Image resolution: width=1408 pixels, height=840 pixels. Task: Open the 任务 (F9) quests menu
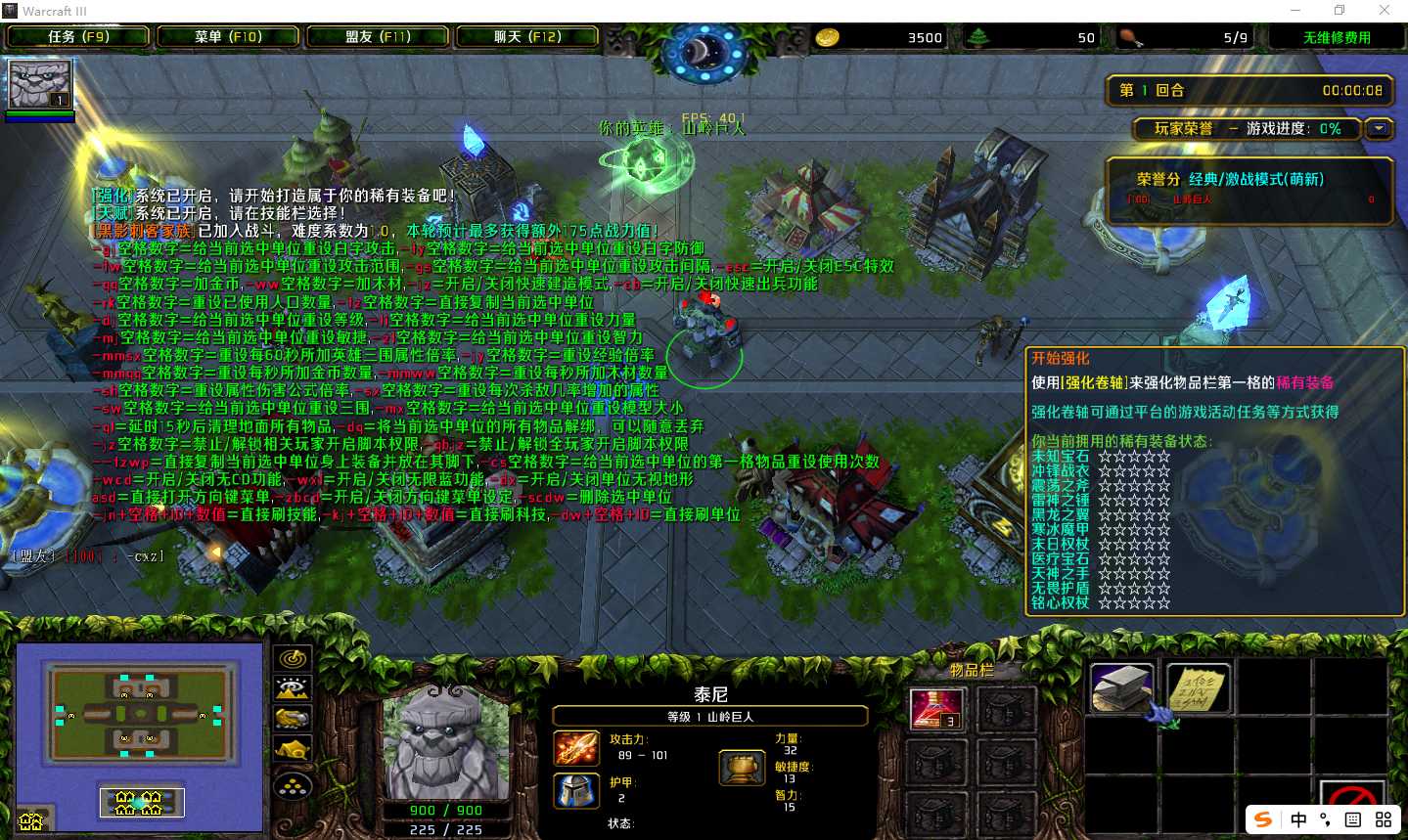click(x=78, y=37)
